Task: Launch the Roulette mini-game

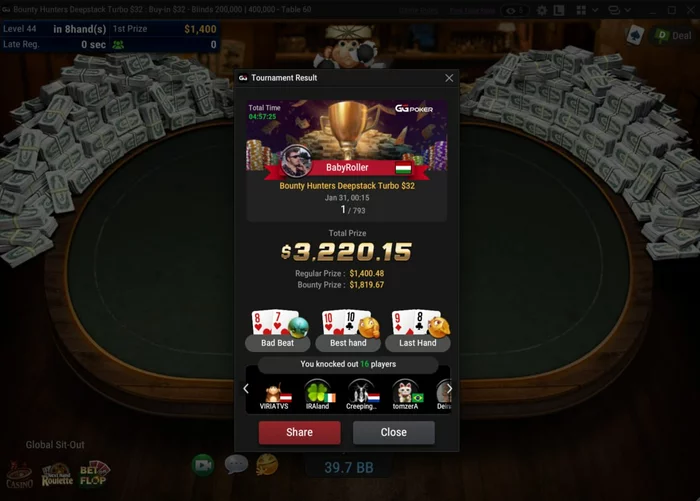Action: [57, 474]
